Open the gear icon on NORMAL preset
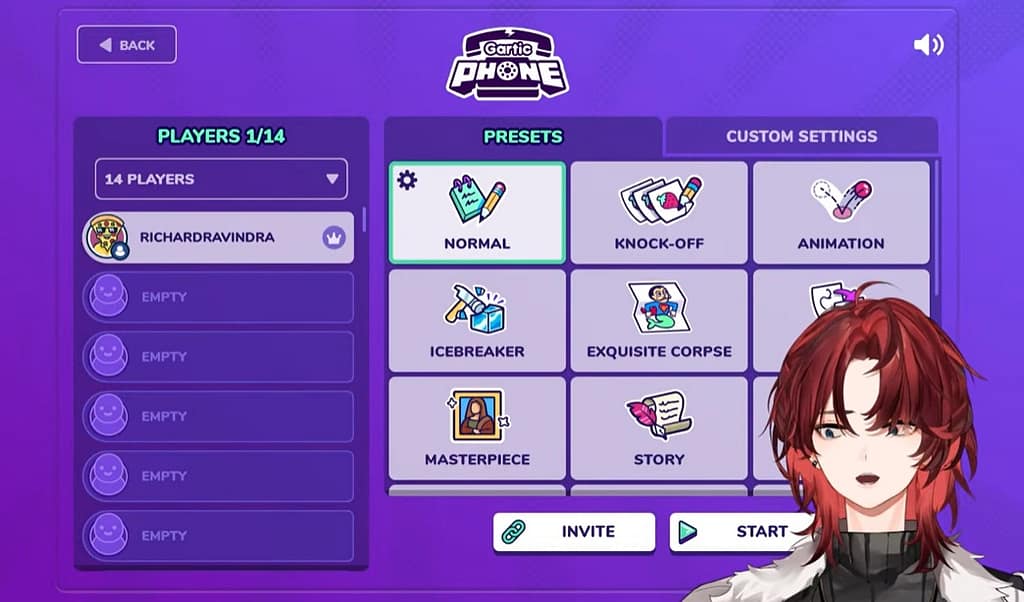 (x=407, y=180)
